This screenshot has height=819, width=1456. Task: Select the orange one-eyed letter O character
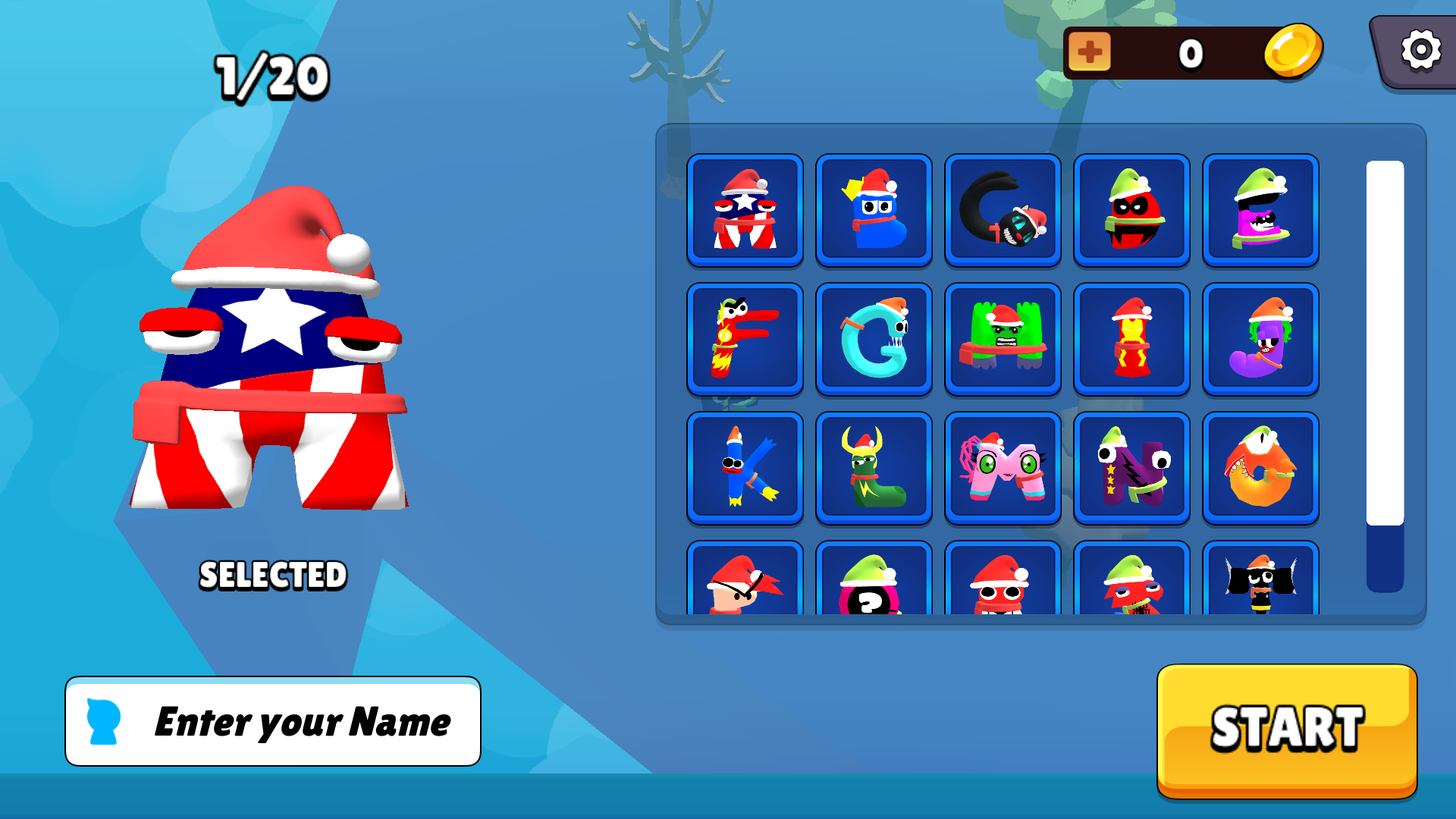[1260, 468]
